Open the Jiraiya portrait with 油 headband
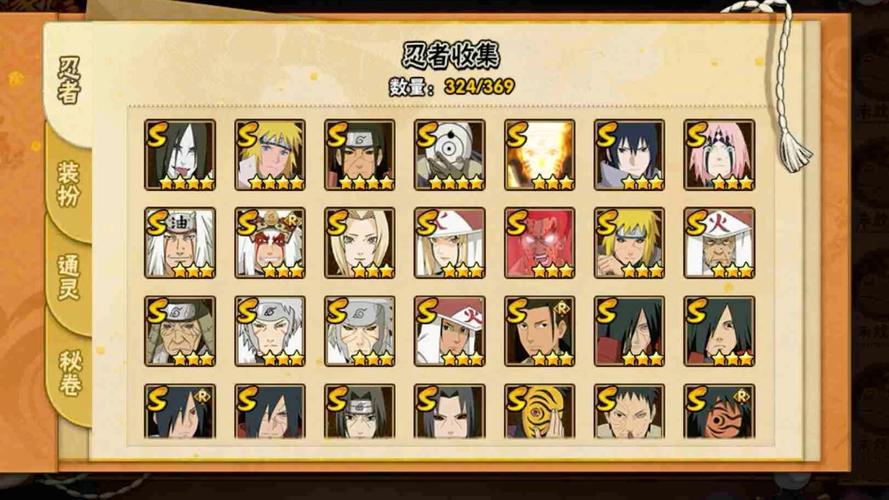Viewport: 889px width, 500px height. [x=180, y=243]
